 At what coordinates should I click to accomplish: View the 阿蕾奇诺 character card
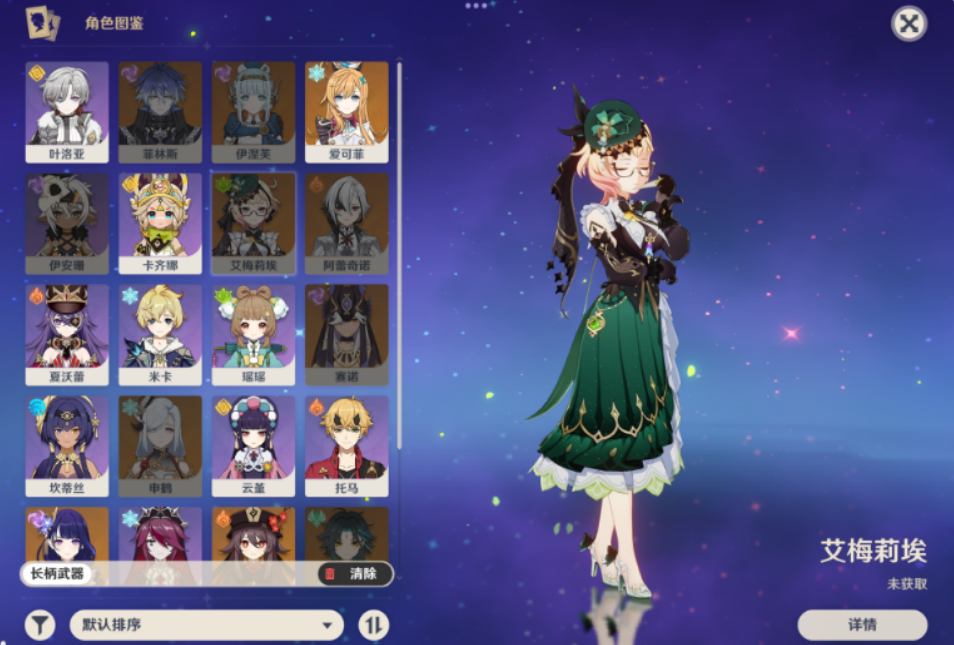(346, 223)
